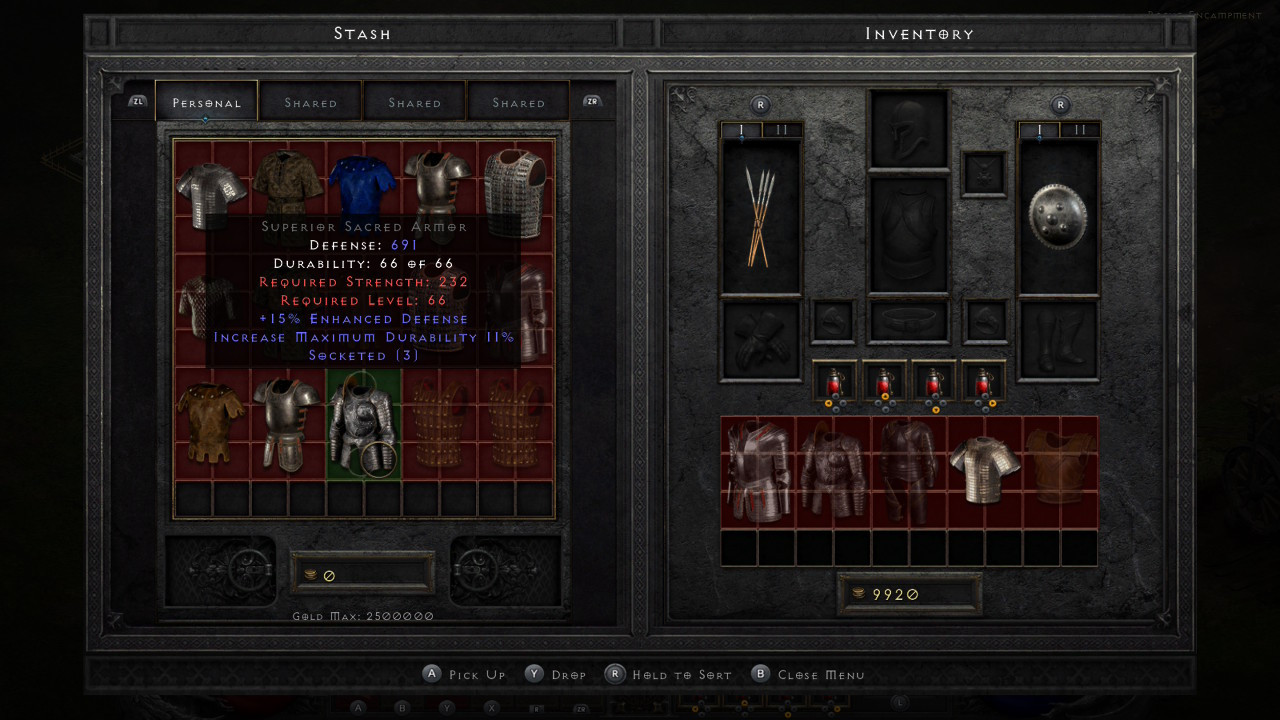
Task: Switch to the Personal stash tab
Action: pos(207,102)
